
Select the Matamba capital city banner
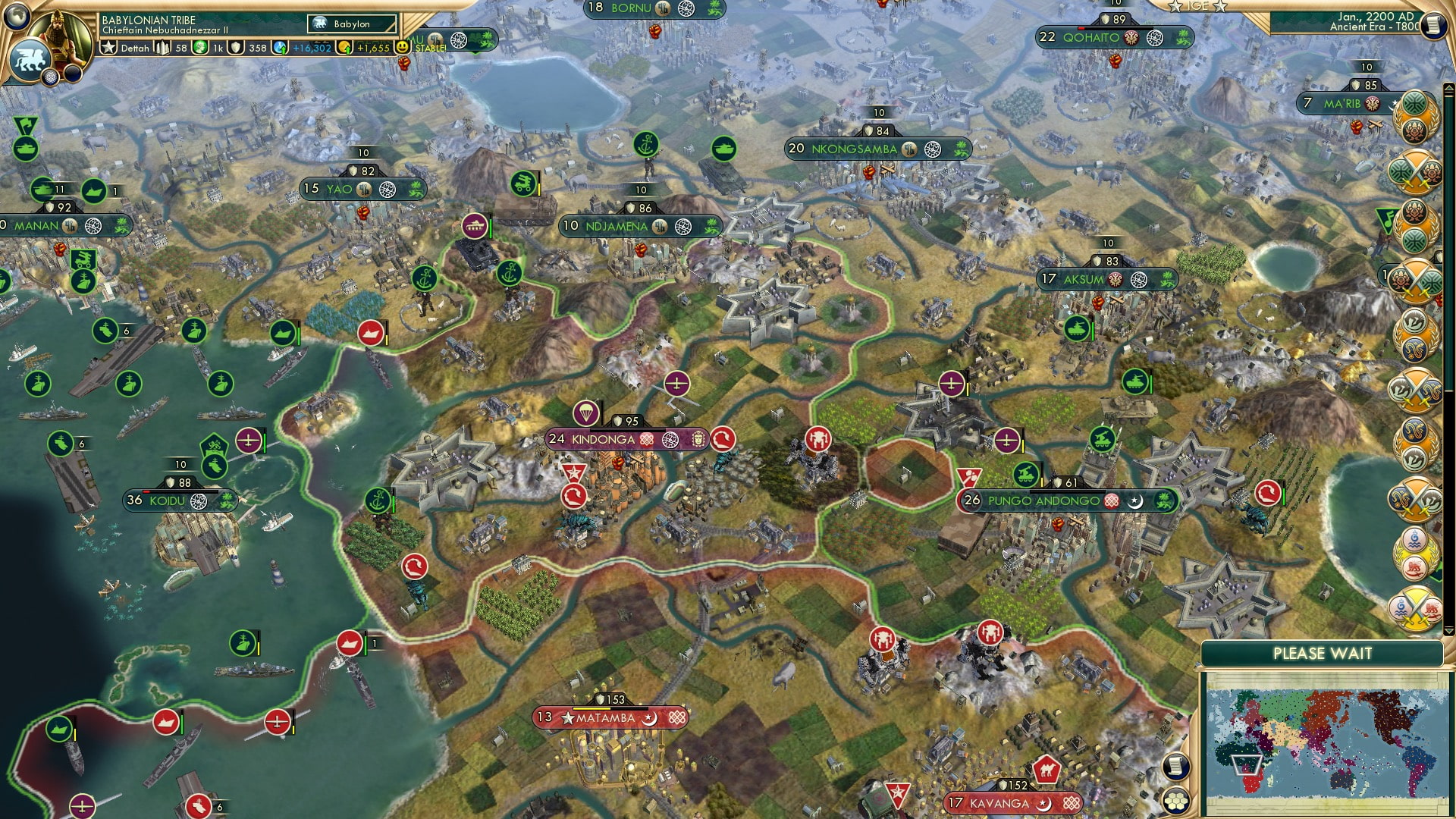(605, 717)
